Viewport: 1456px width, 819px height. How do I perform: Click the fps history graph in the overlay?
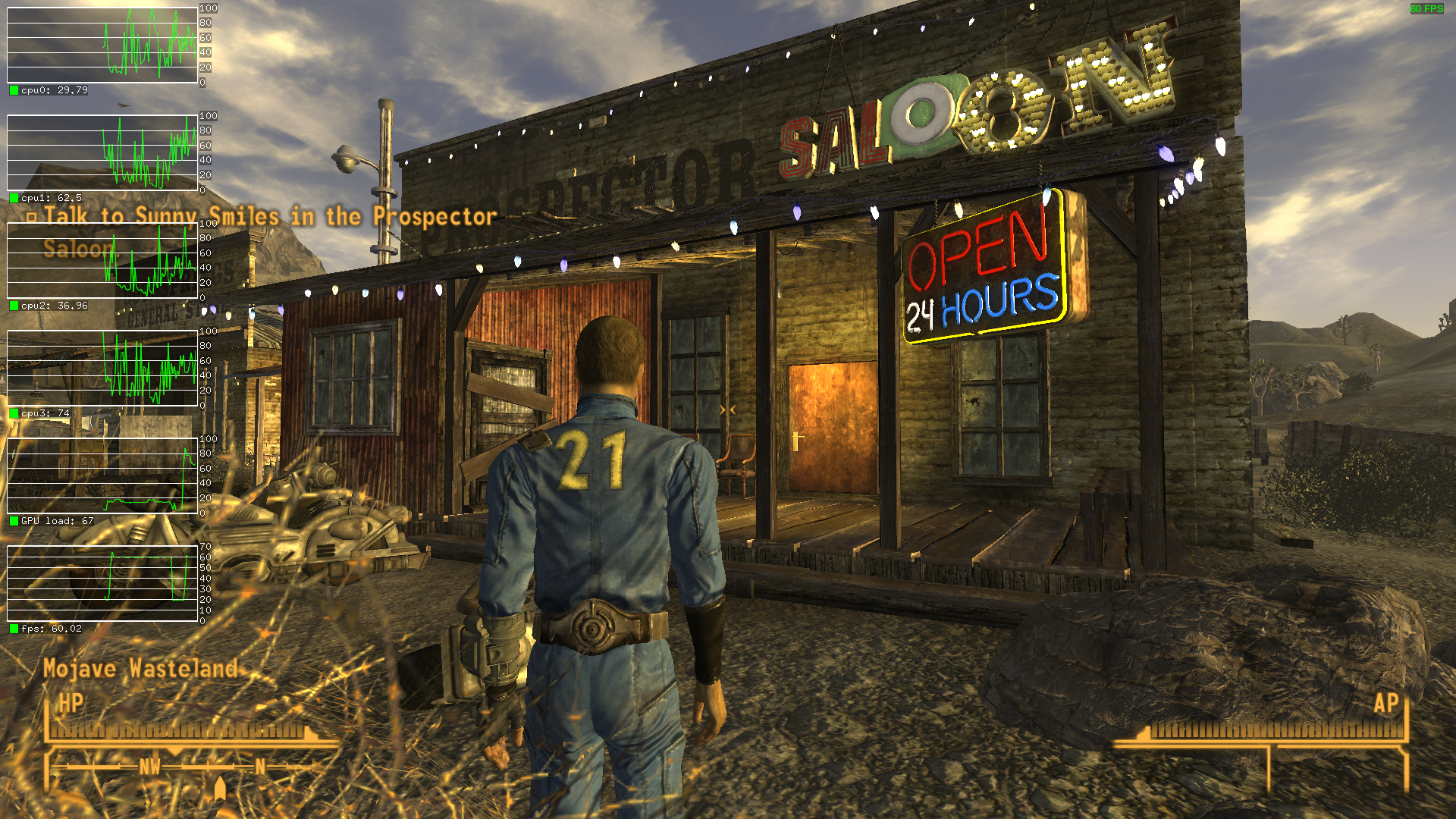pos(102,583)
